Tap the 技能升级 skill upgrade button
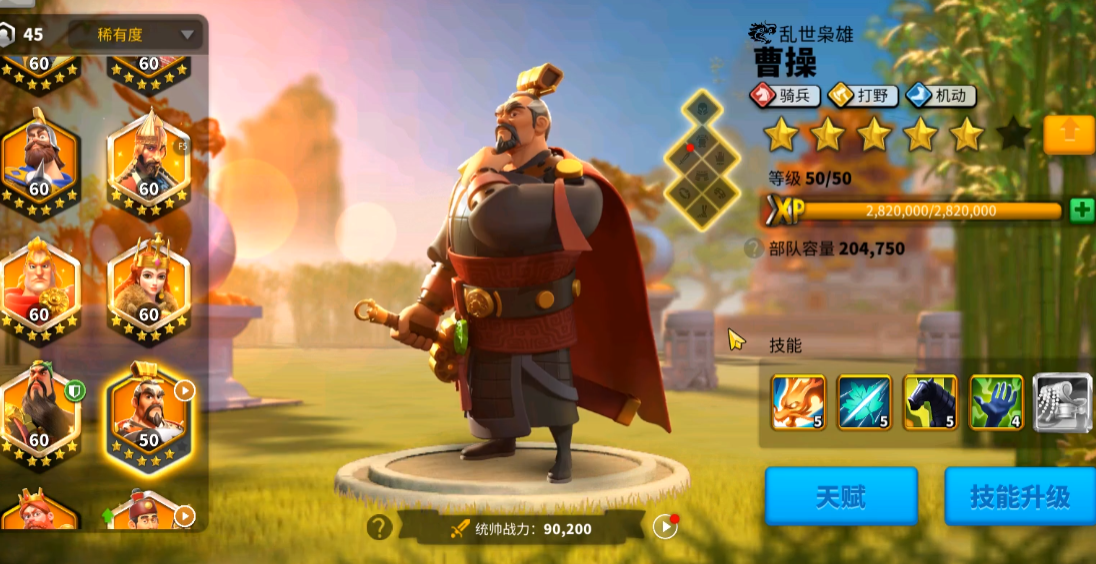The height and width of the screenshot is (564, 1096). 1019,496
